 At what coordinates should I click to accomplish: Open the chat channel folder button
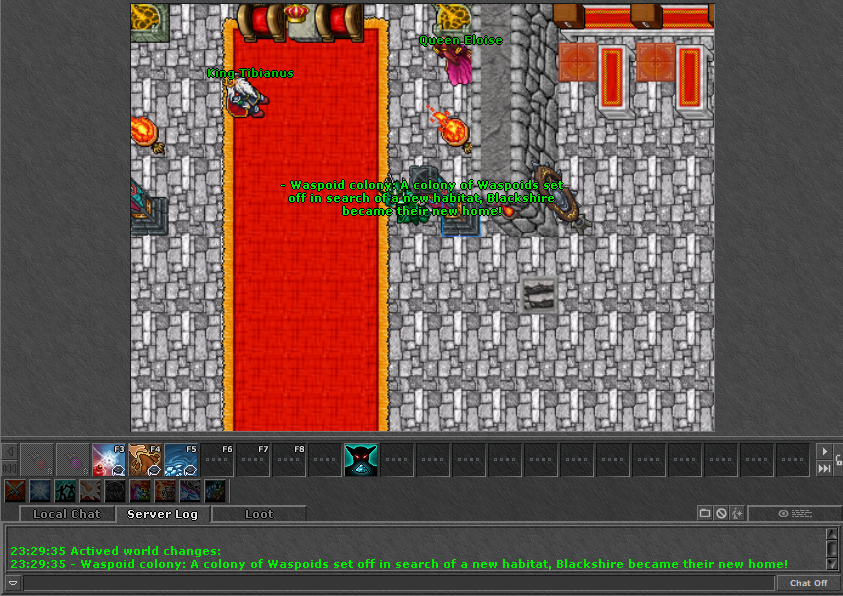[705, 513]
